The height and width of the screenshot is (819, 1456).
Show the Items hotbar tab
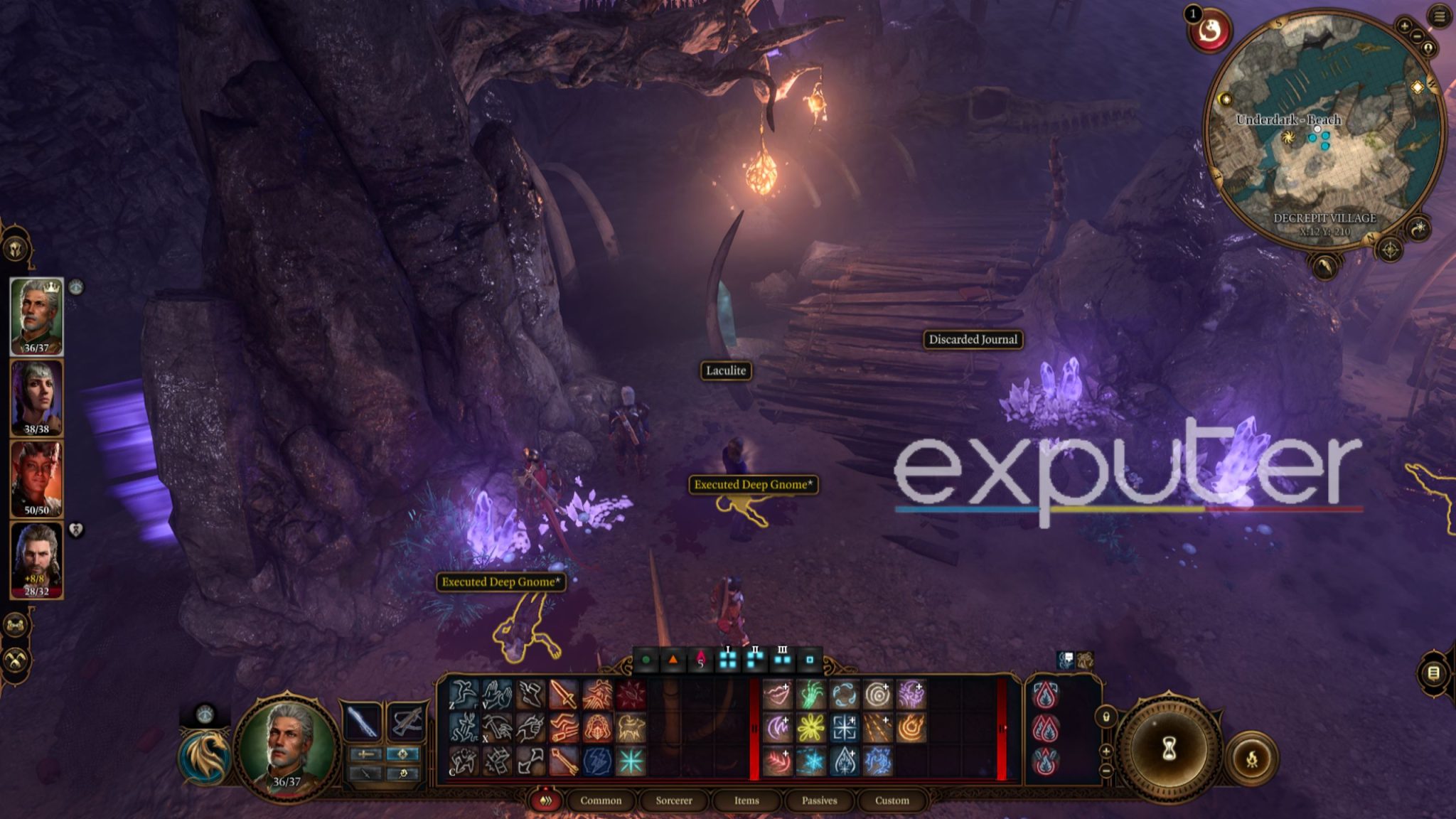pos(746,801)
